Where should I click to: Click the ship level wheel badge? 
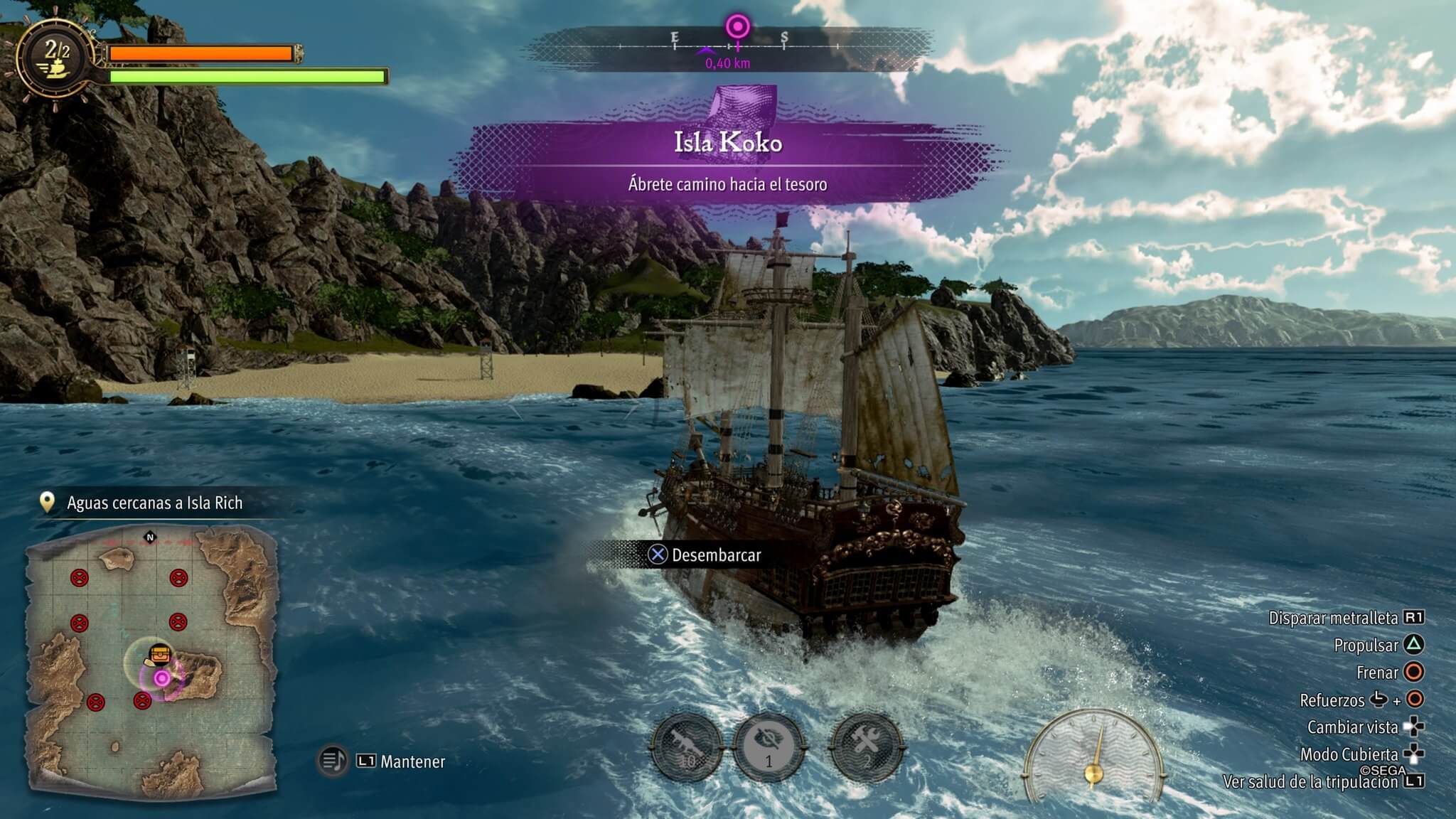pyautogui.click(x=57, y=59)
